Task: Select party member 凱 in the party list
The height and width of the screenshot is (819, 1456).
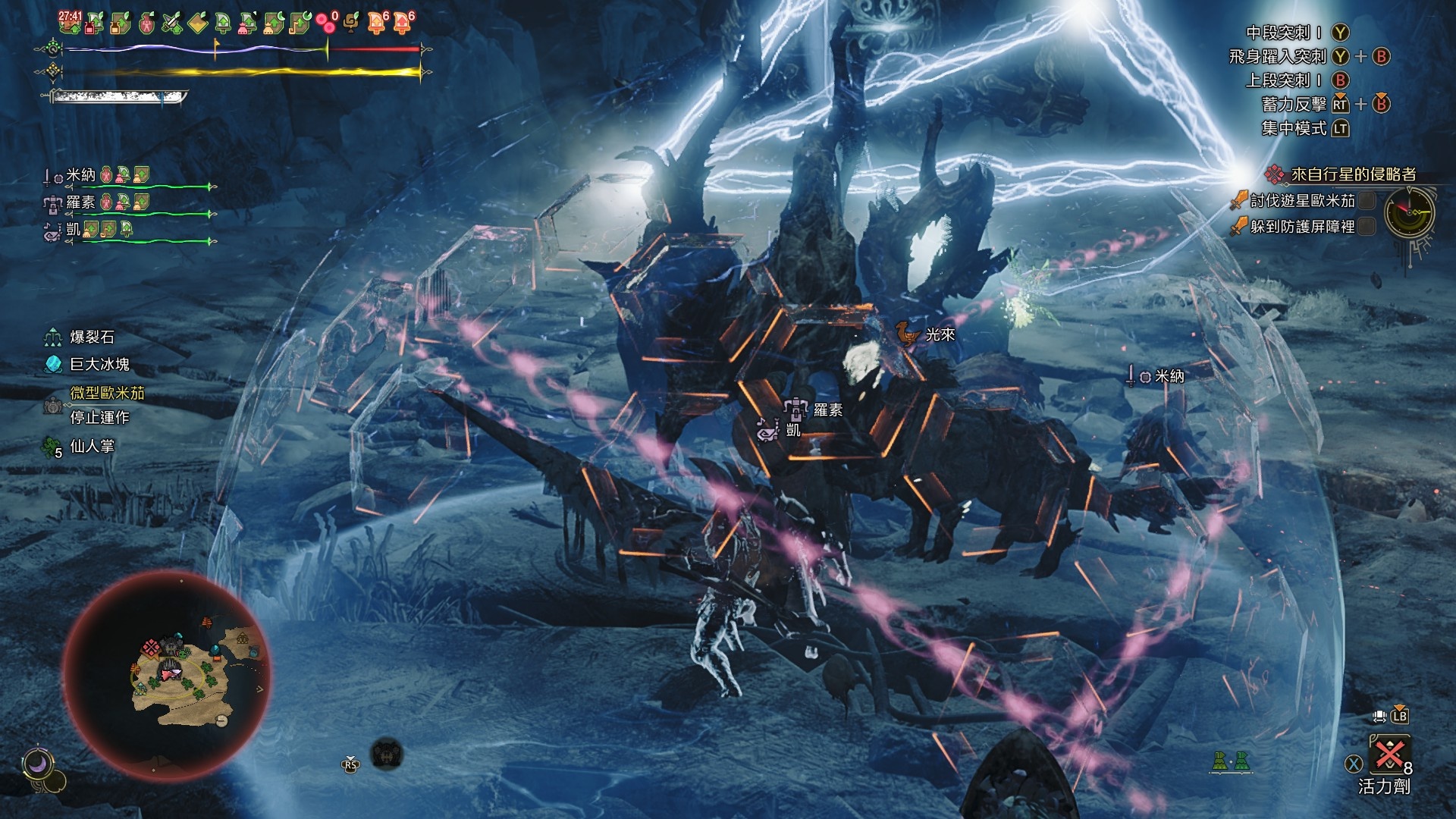Action: click(73, 229)
